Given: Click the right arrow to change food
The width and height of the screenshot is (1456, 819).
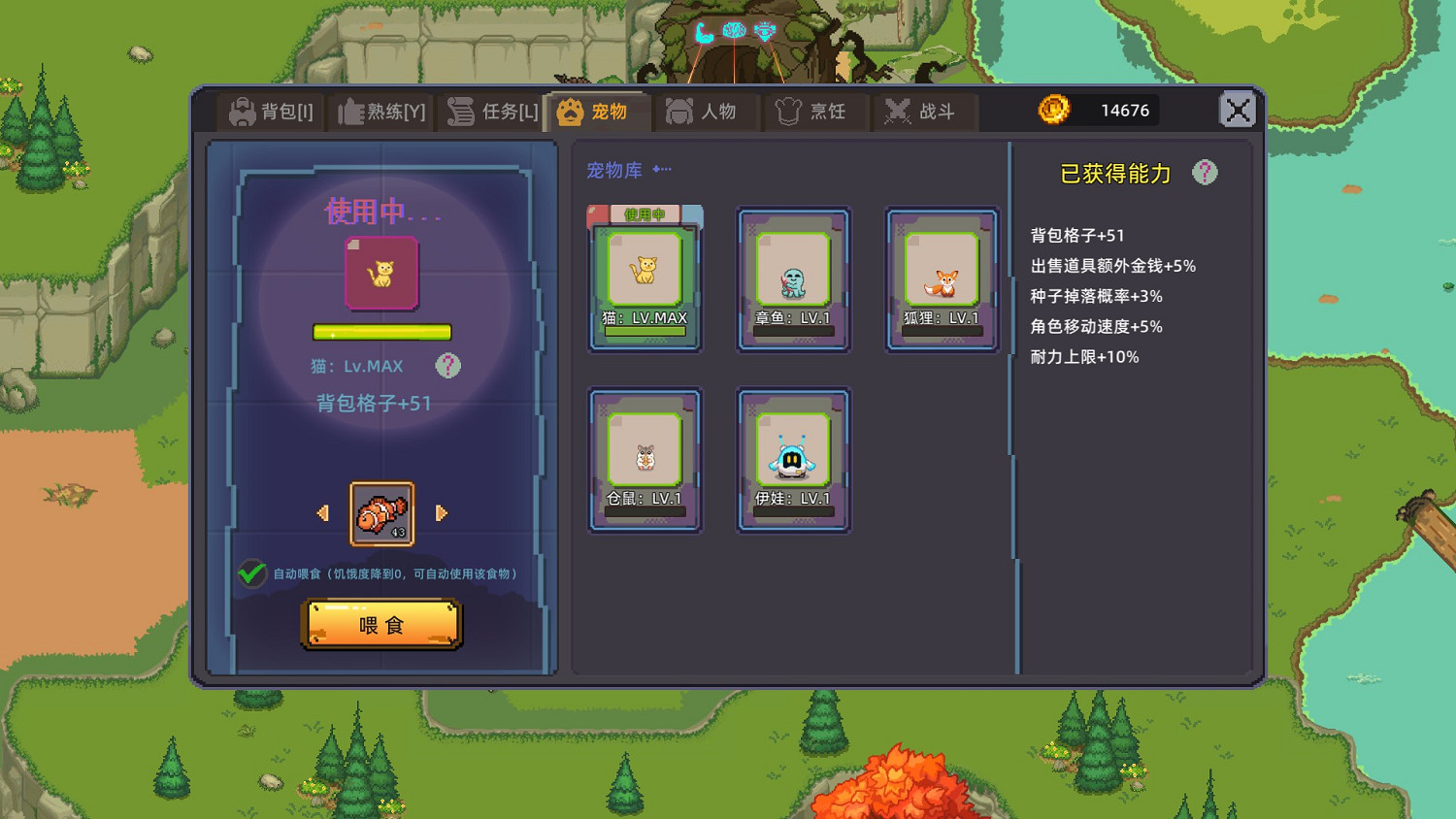Looking at the screenshot, I should 442,512.
